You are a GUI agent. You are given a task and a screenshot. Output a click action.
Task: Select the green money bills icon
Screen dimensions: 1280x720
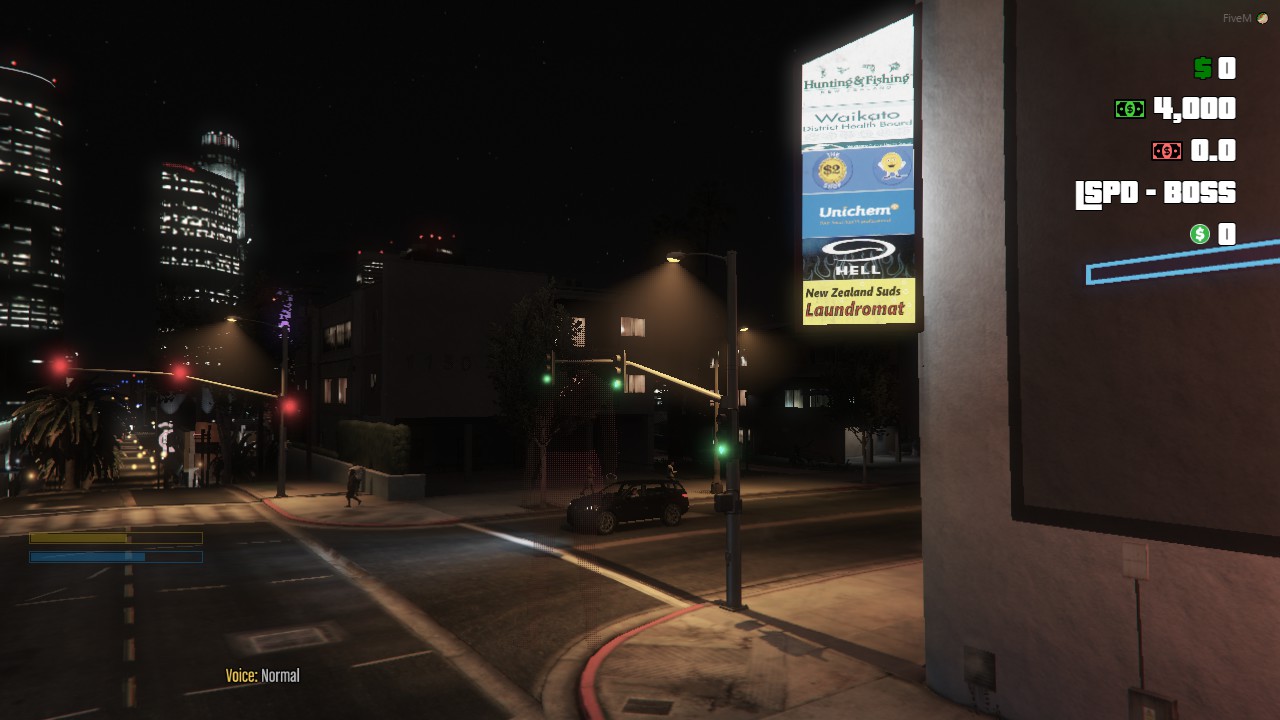tap(1131, 108)
